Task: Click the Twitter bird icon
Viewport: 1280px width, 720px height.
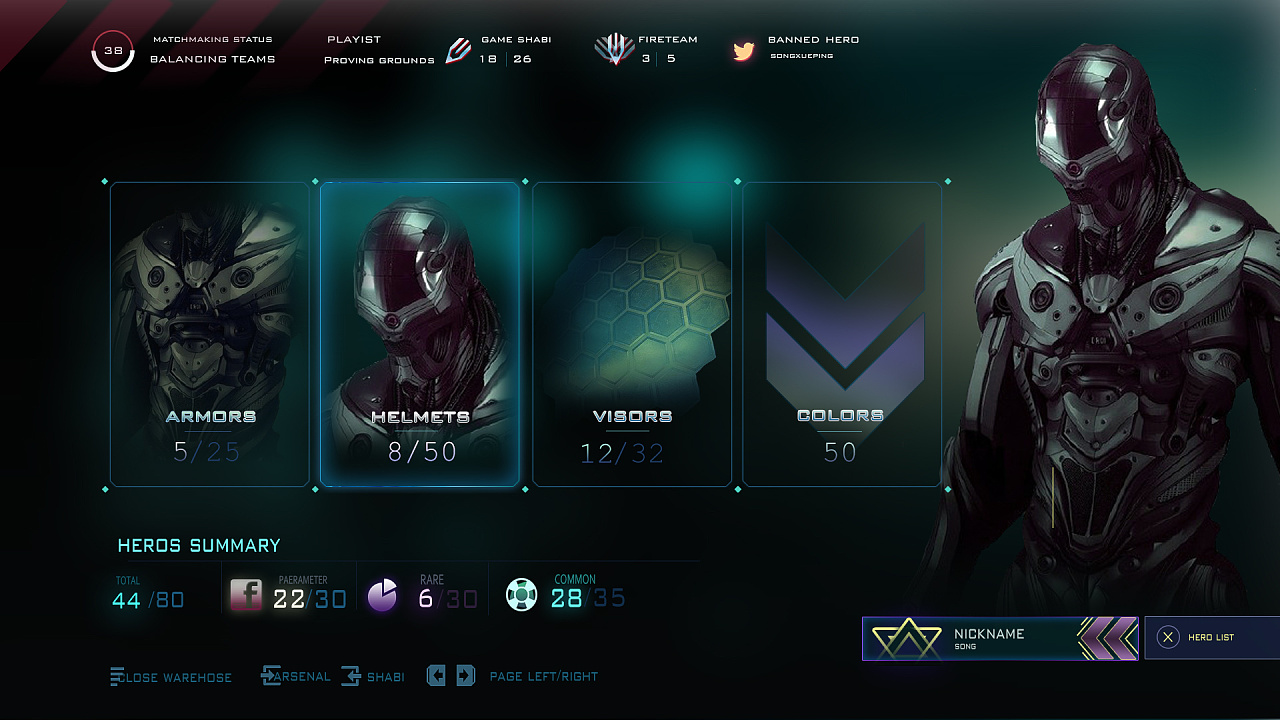Action: point(743,51)
